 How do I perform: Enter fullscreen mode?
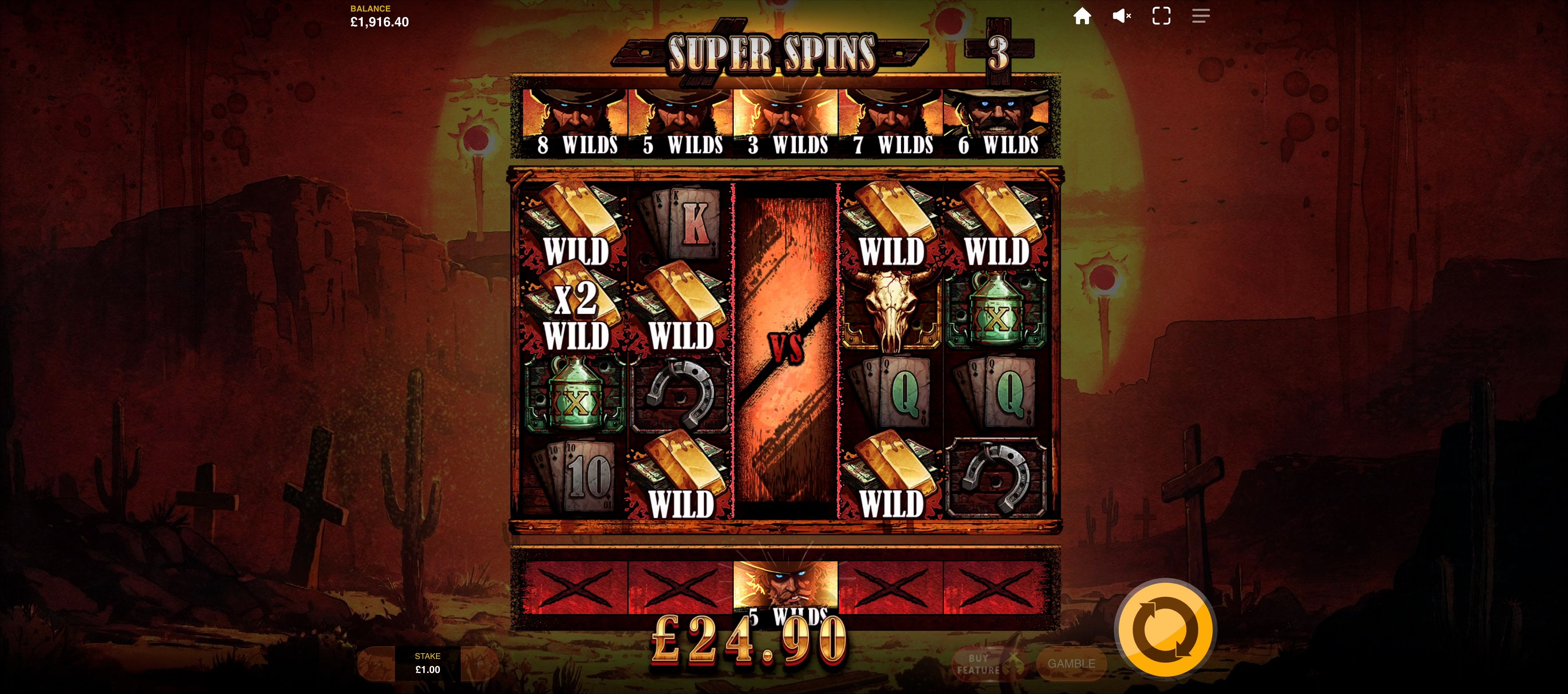coord(1162,16)
